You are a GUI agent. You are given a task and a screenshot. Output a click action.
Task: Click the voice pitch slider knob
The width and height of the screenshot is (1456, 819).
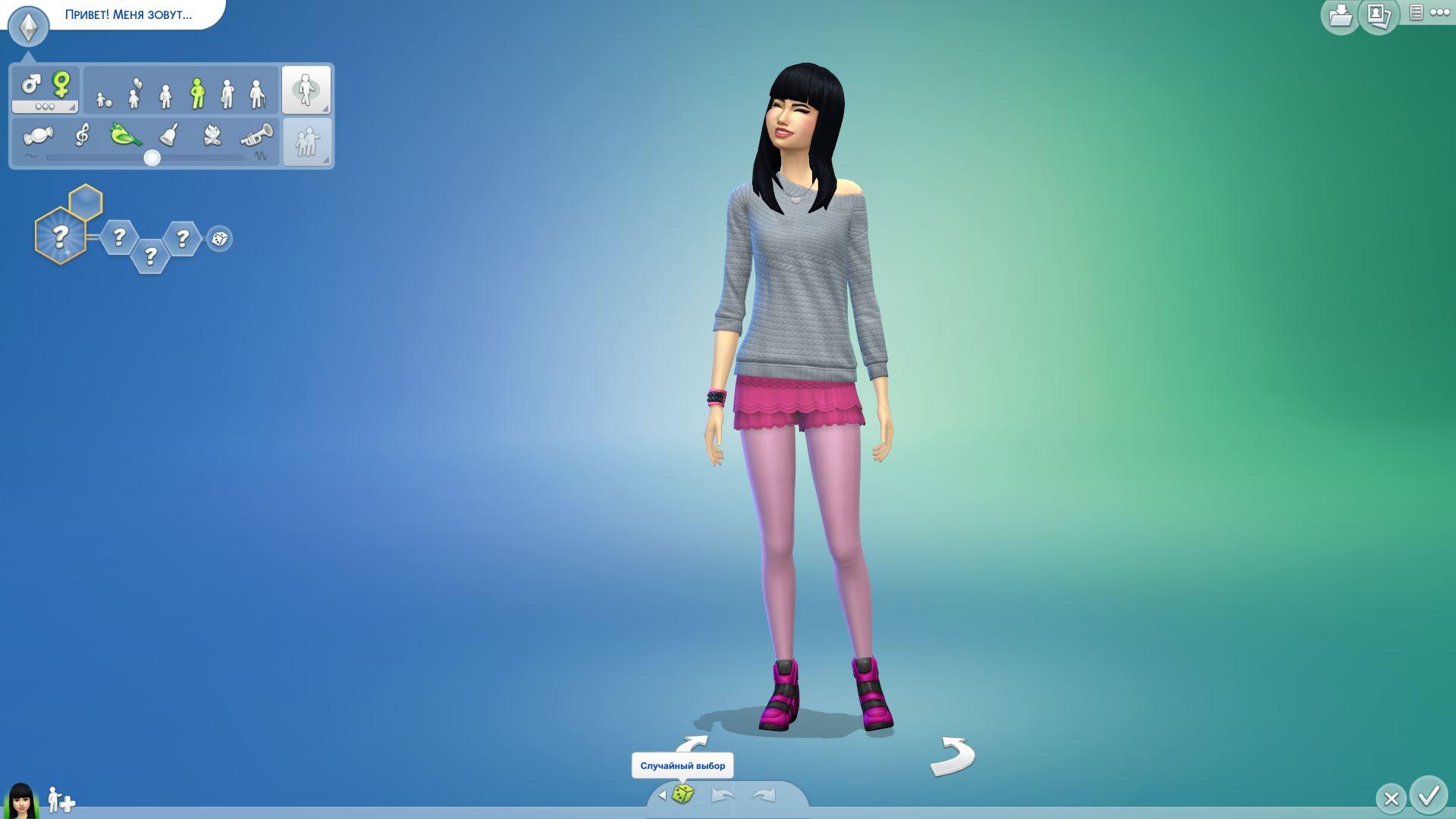coord(152,158)
